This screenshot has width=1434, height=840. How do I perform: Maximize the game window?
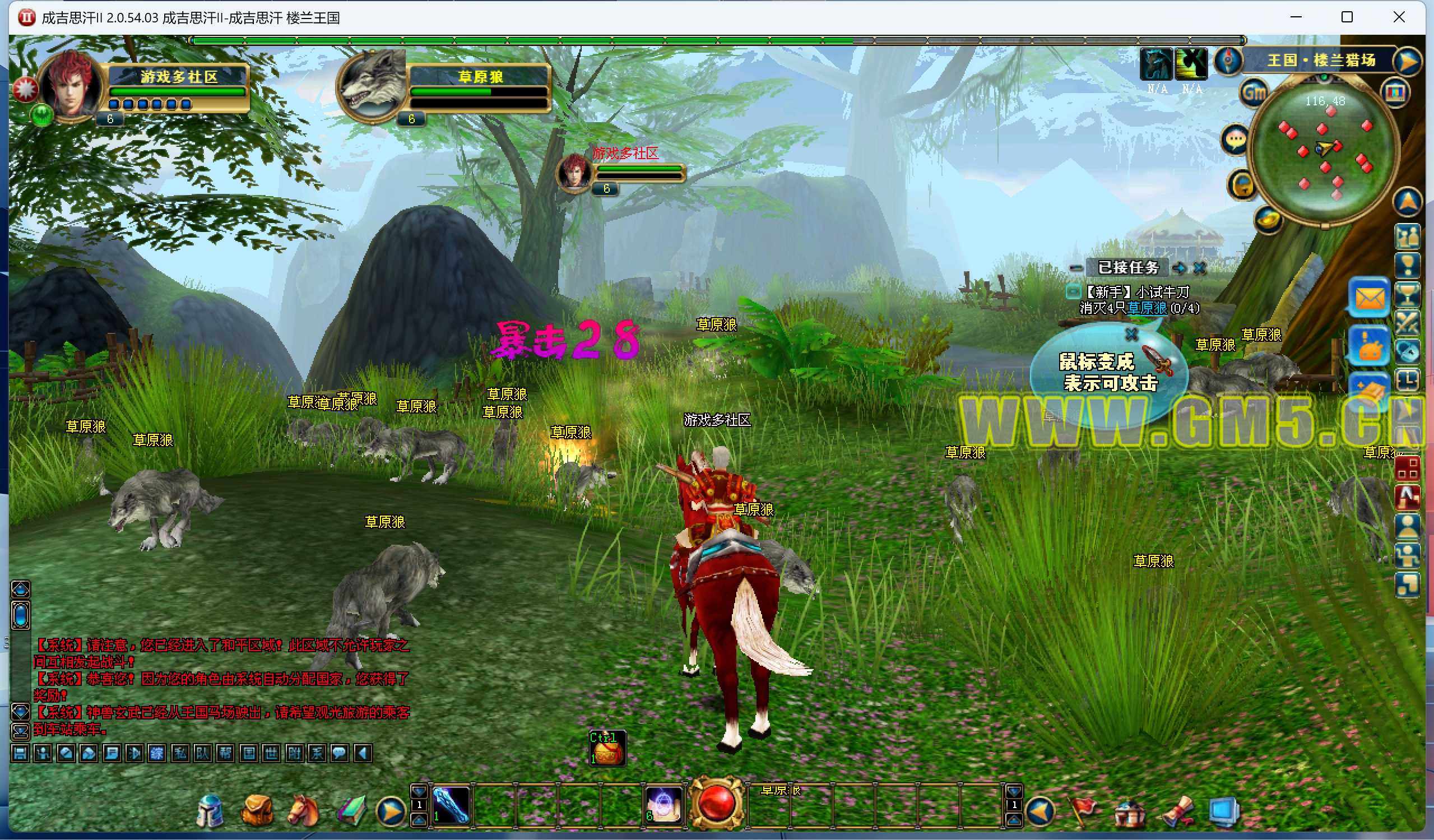tap(1347, 17)
